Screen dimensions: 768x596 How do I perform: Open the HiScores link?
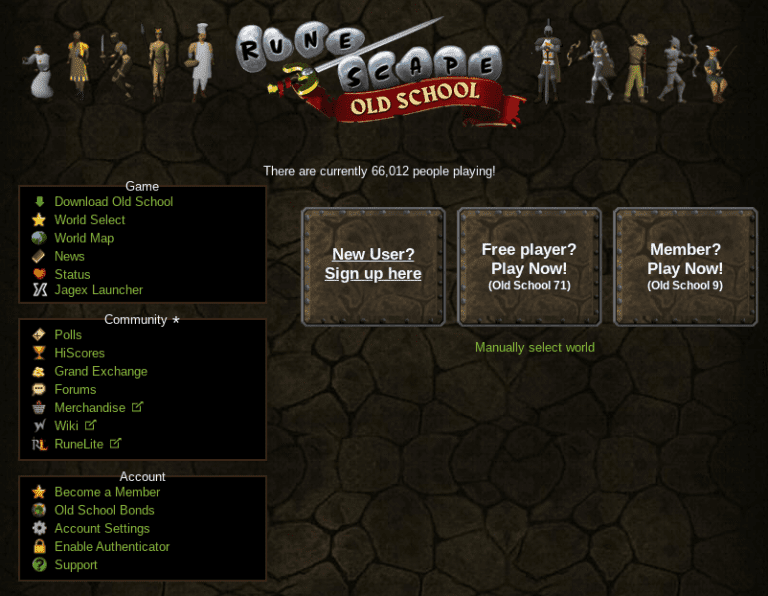click(x=79, y=353)
